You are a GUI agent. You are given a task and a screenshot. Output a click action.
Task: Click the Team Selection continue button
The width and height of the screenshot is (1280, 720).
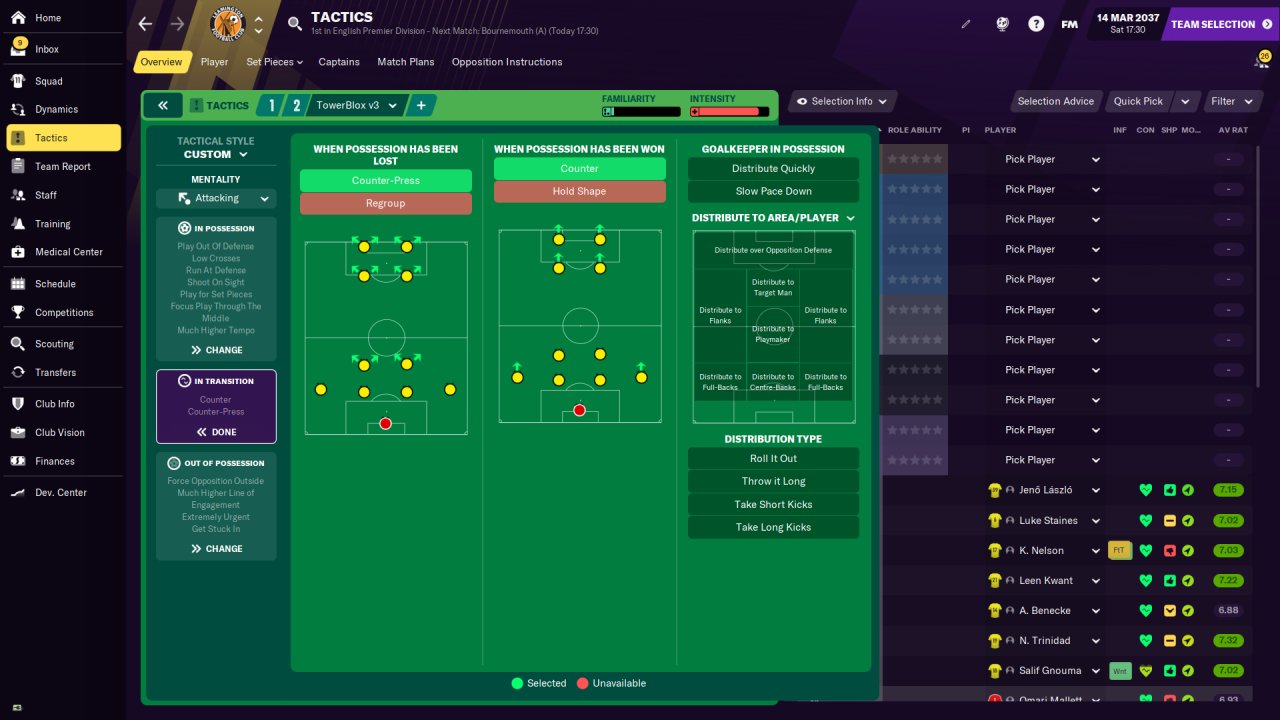coord(1220,24)
